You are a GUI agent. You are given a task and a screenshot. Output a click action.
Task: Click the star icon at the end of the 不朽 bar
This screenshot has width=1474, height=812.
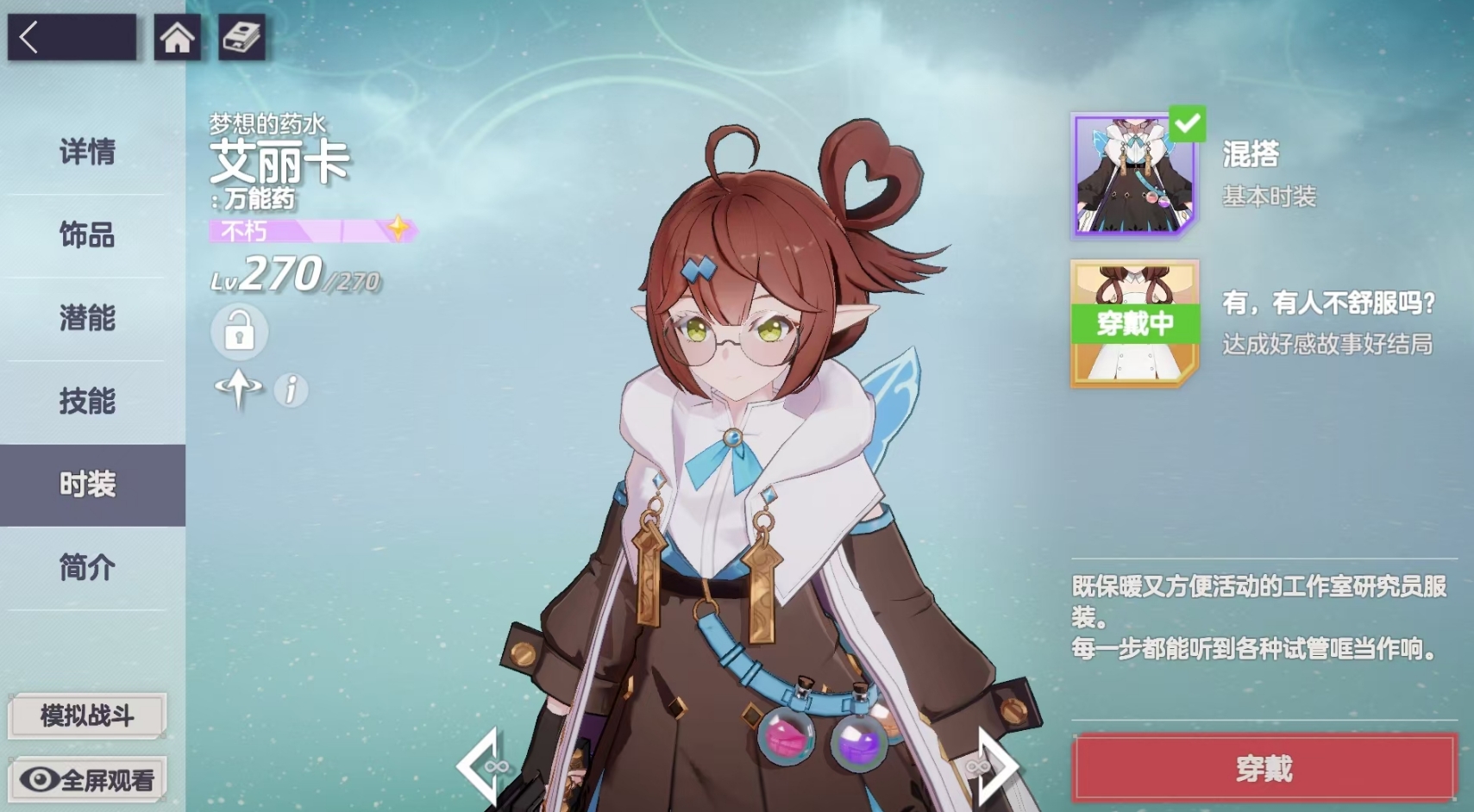pos(398,228)
